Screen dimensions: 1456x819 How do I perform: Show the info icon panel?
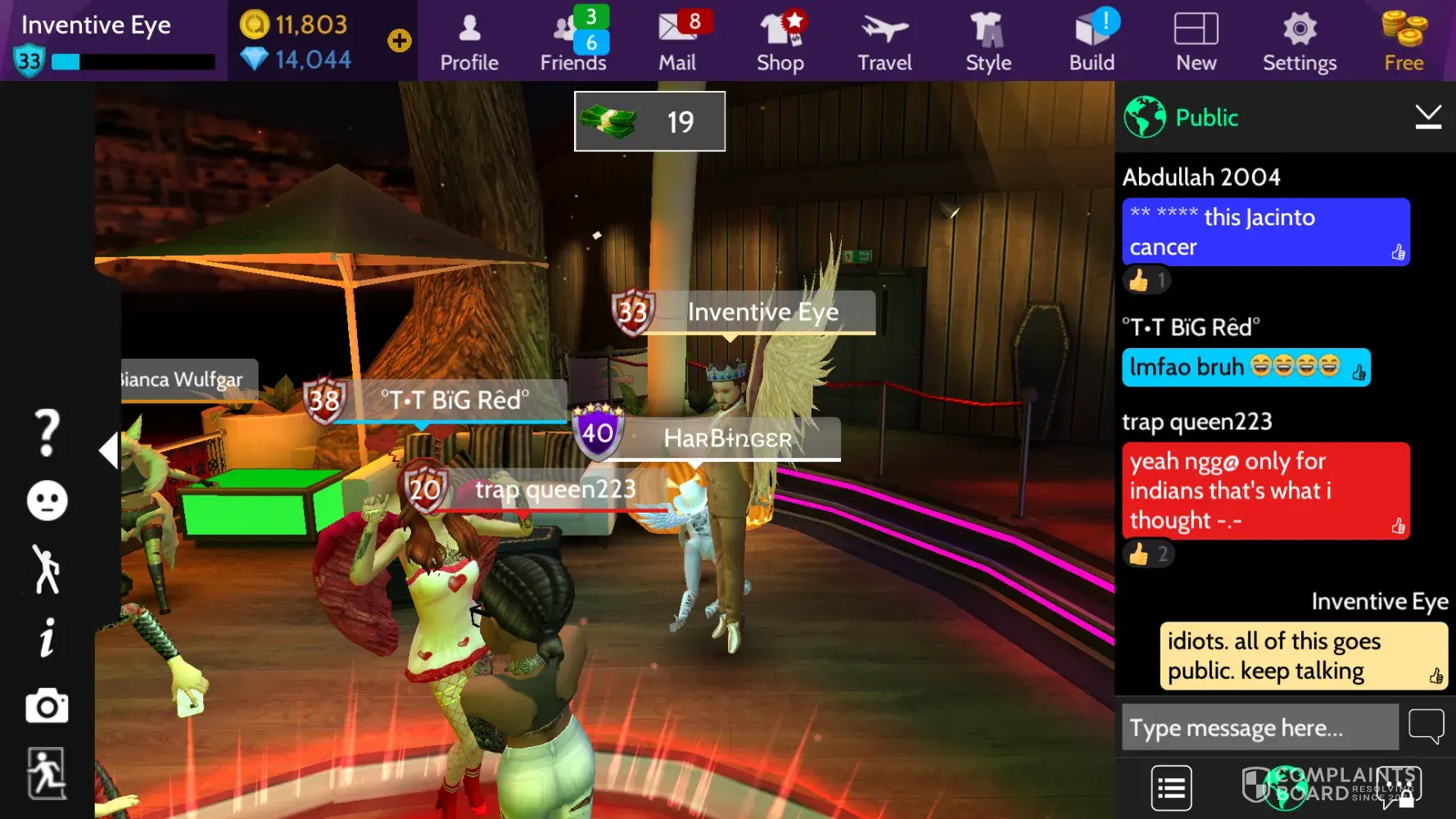pos(47,637)
